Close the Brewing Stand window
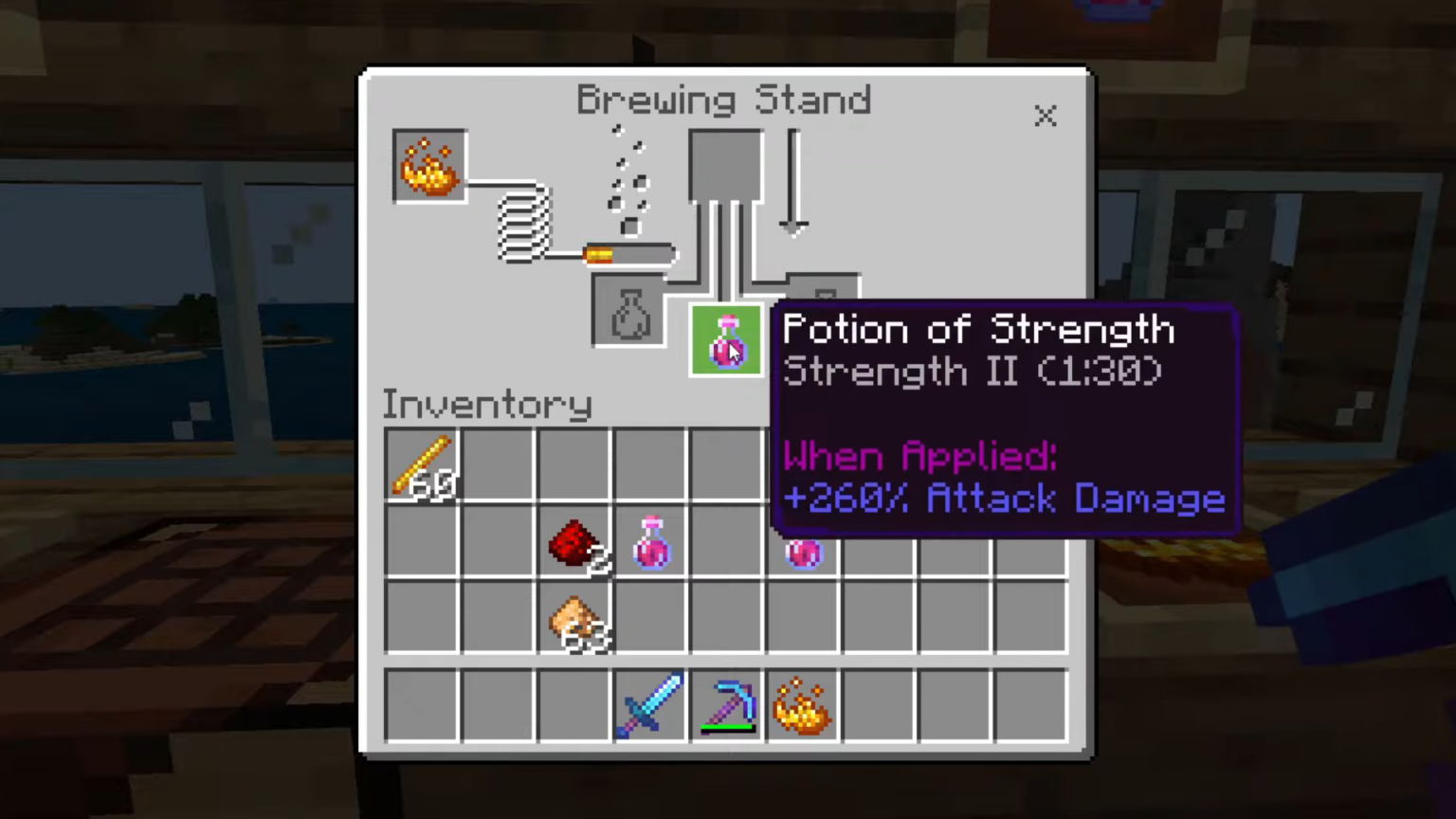The image size is (1456, 819). click(1045, 116)
